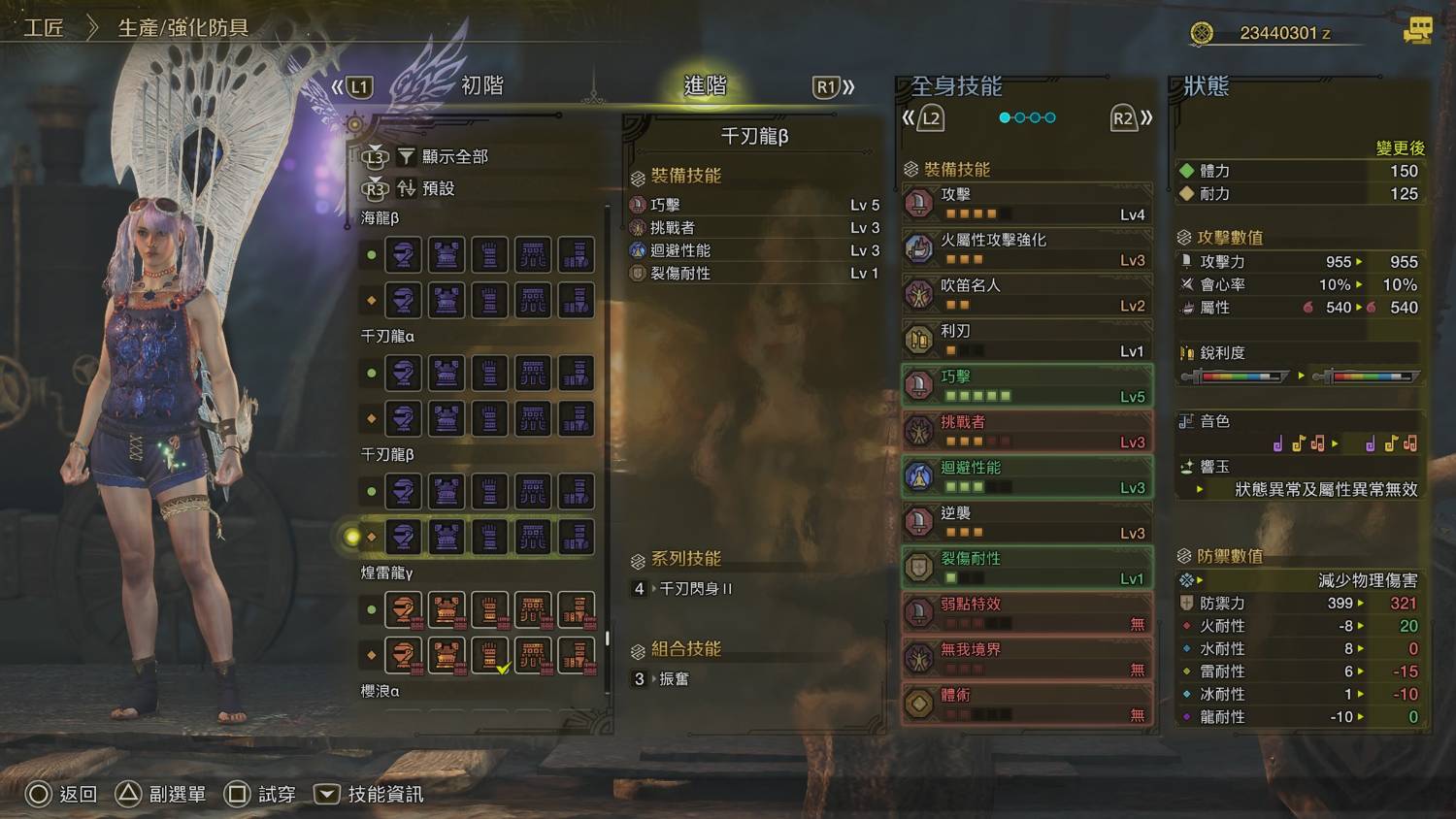Select the 千刃龍β leg armor icon

click(x=578, y=492)
